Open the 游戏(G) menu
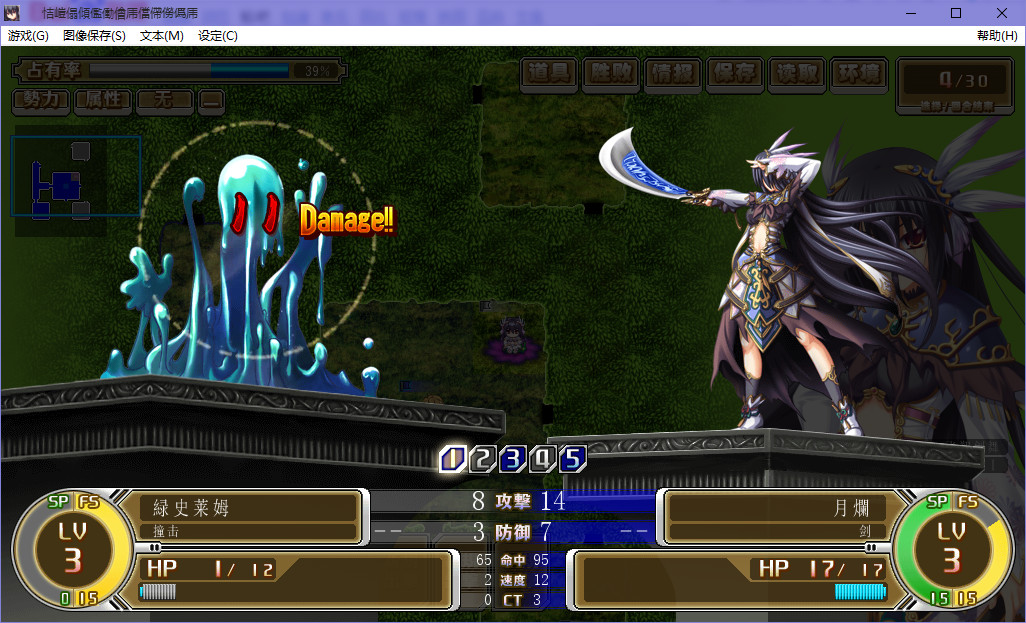 tap(28, 36)
